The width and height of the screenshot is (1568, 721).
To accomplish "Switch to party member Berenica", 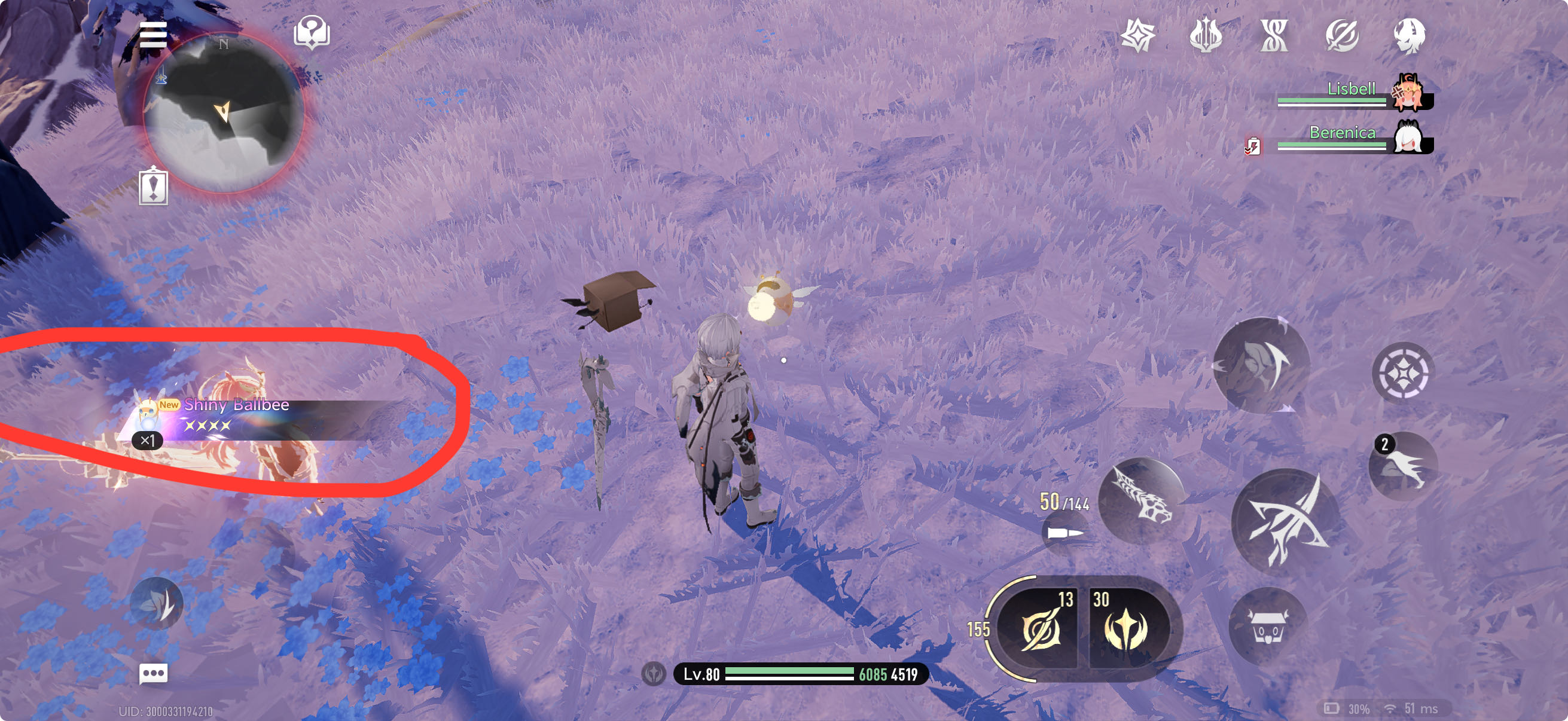I will [x=1407, y=138].
